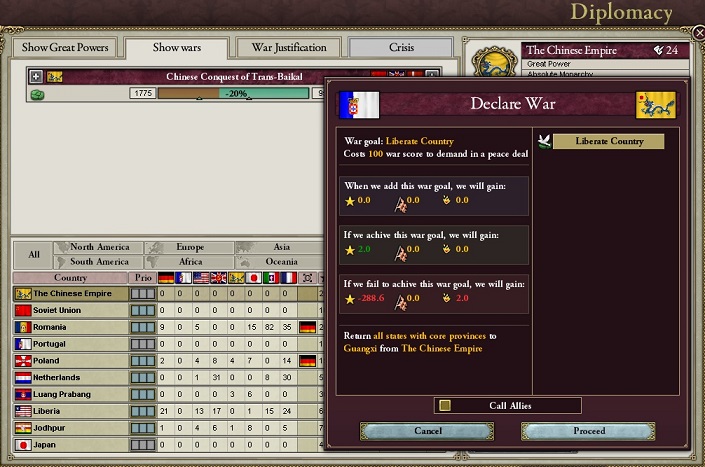Toggle the Call Allies checkbox
Viewport: 705px width, 467px height.
click(x=445, y=405)
